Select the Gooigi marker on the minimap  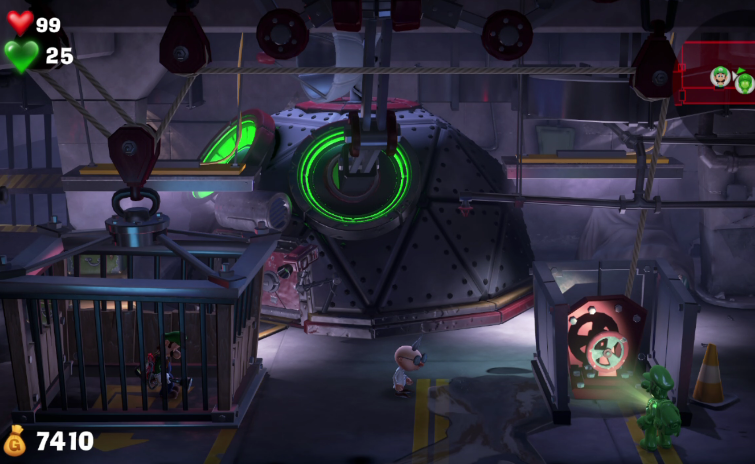745,82
